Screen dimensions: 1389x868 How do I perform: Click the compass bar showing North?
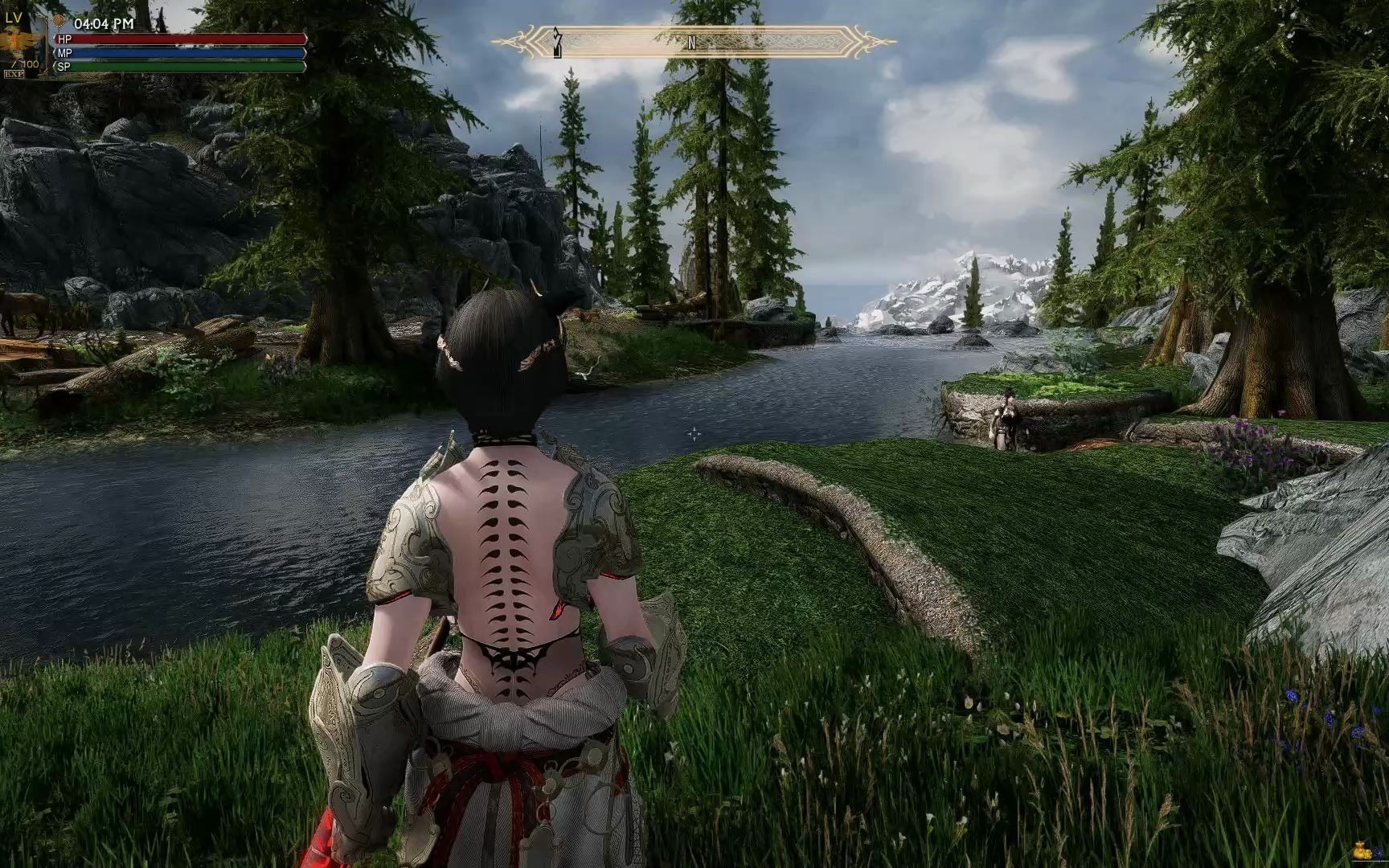[692, 42]
